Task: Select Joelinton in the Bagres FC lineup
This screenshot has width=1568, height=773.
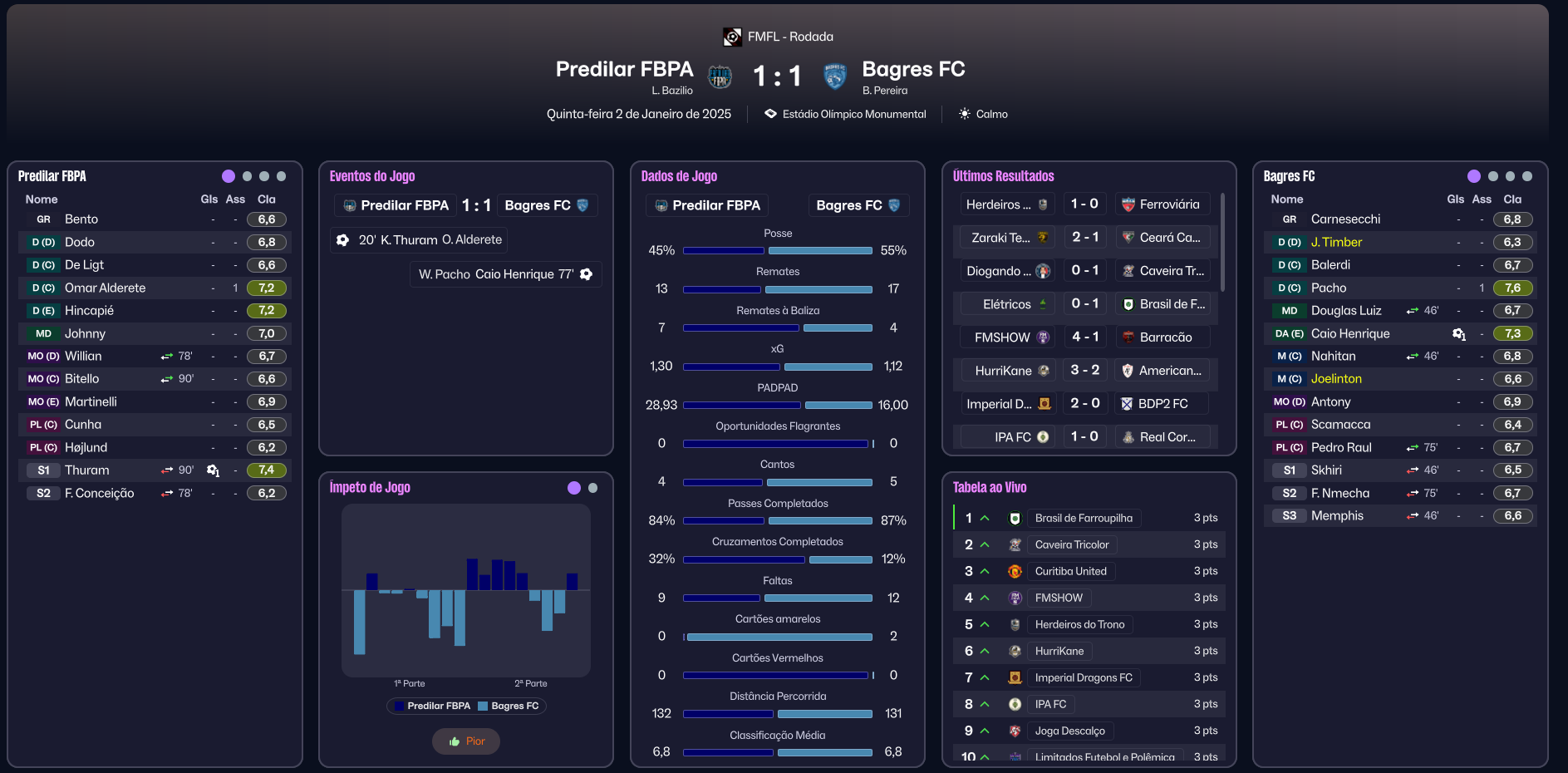Action: point(1336,379)
